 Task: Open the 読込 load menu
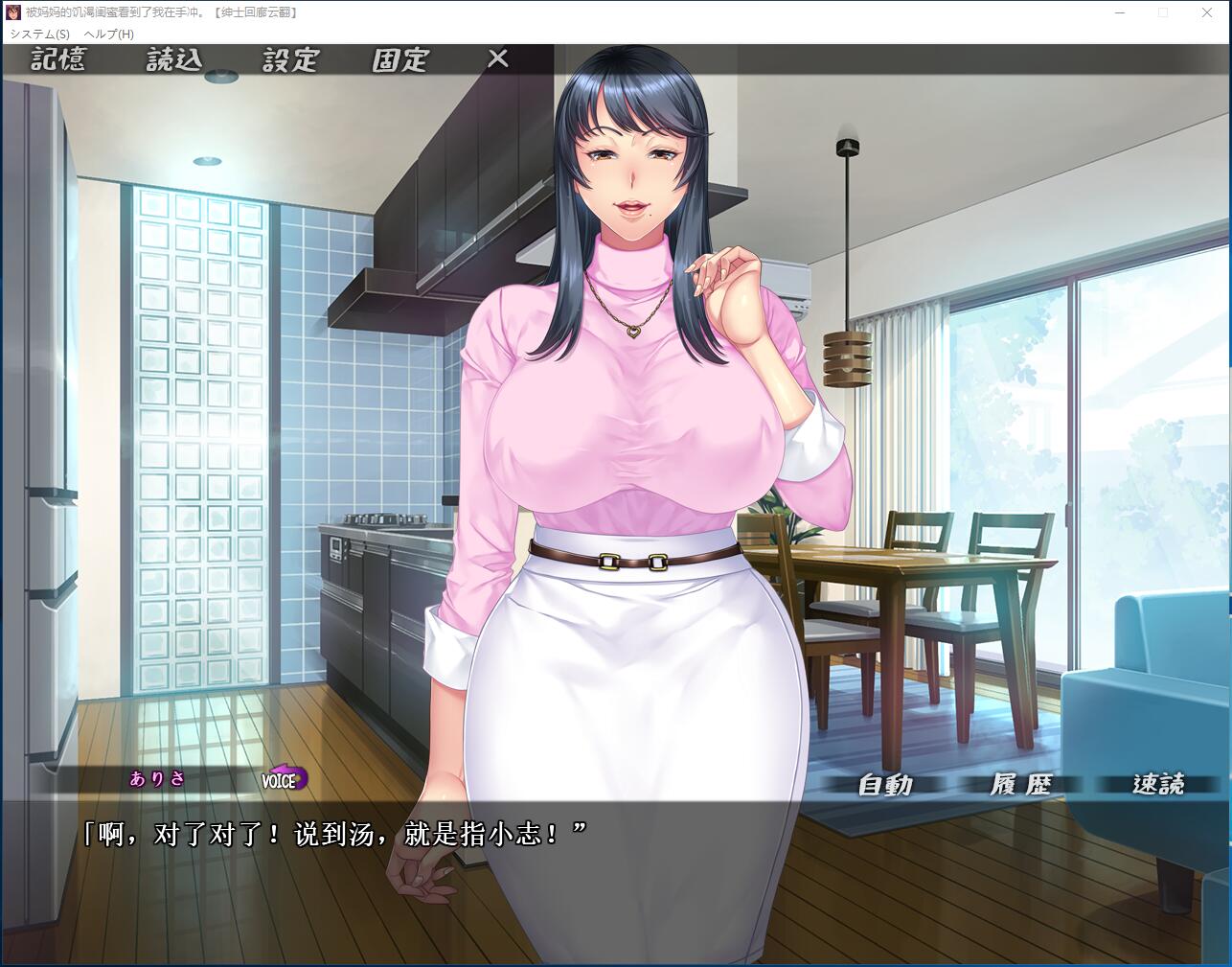coord(174,60)
